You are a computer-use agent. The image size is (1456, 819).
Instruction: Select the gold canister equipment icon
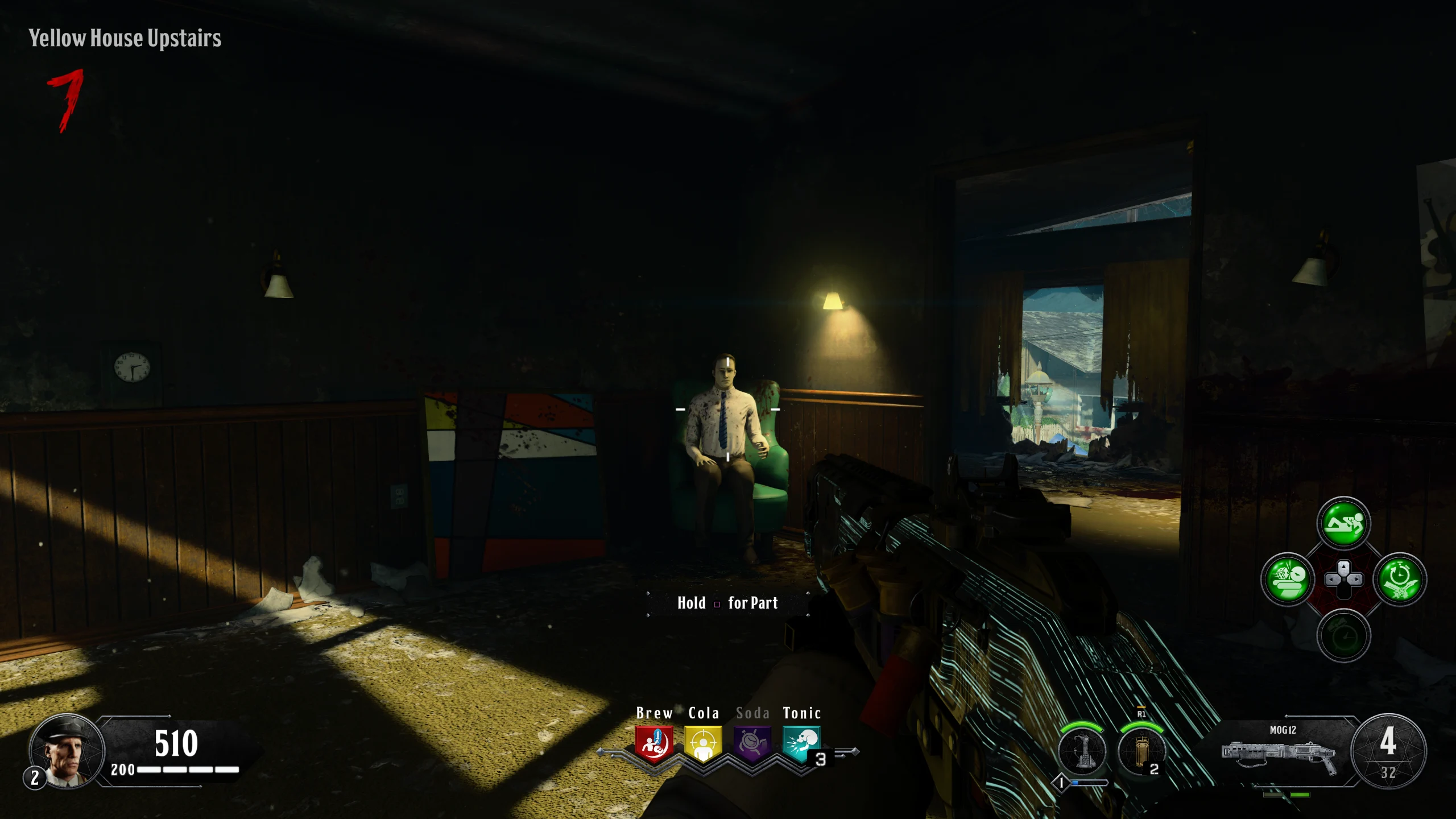(1141, 751)
